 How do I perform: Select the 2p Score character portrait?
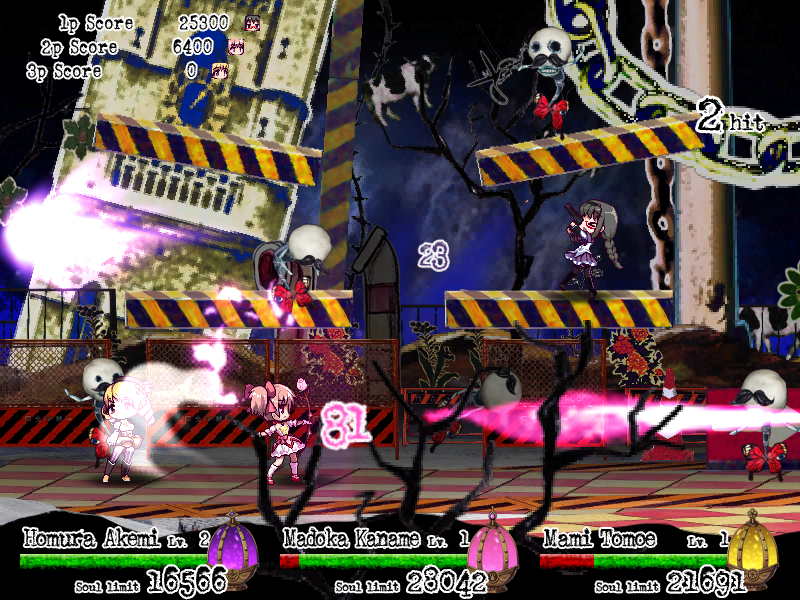click(237, 47)
